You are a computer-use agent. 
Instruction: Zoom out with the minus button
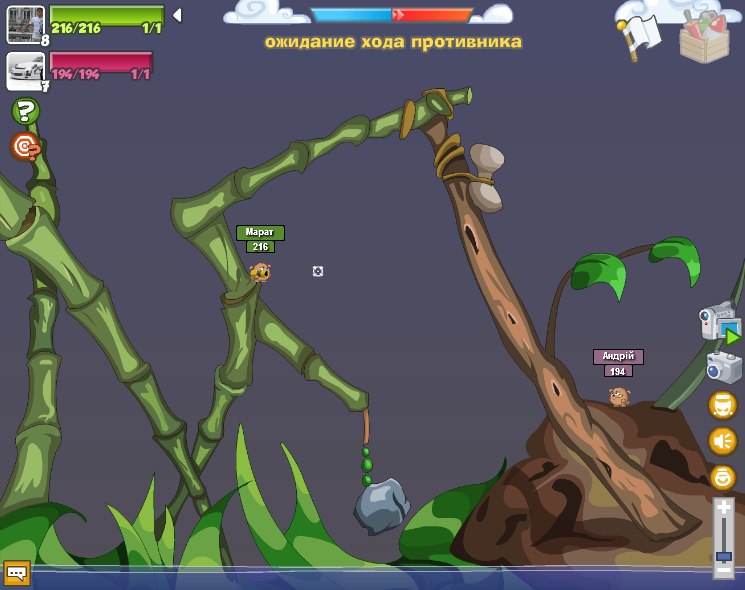tap(723, 570)
